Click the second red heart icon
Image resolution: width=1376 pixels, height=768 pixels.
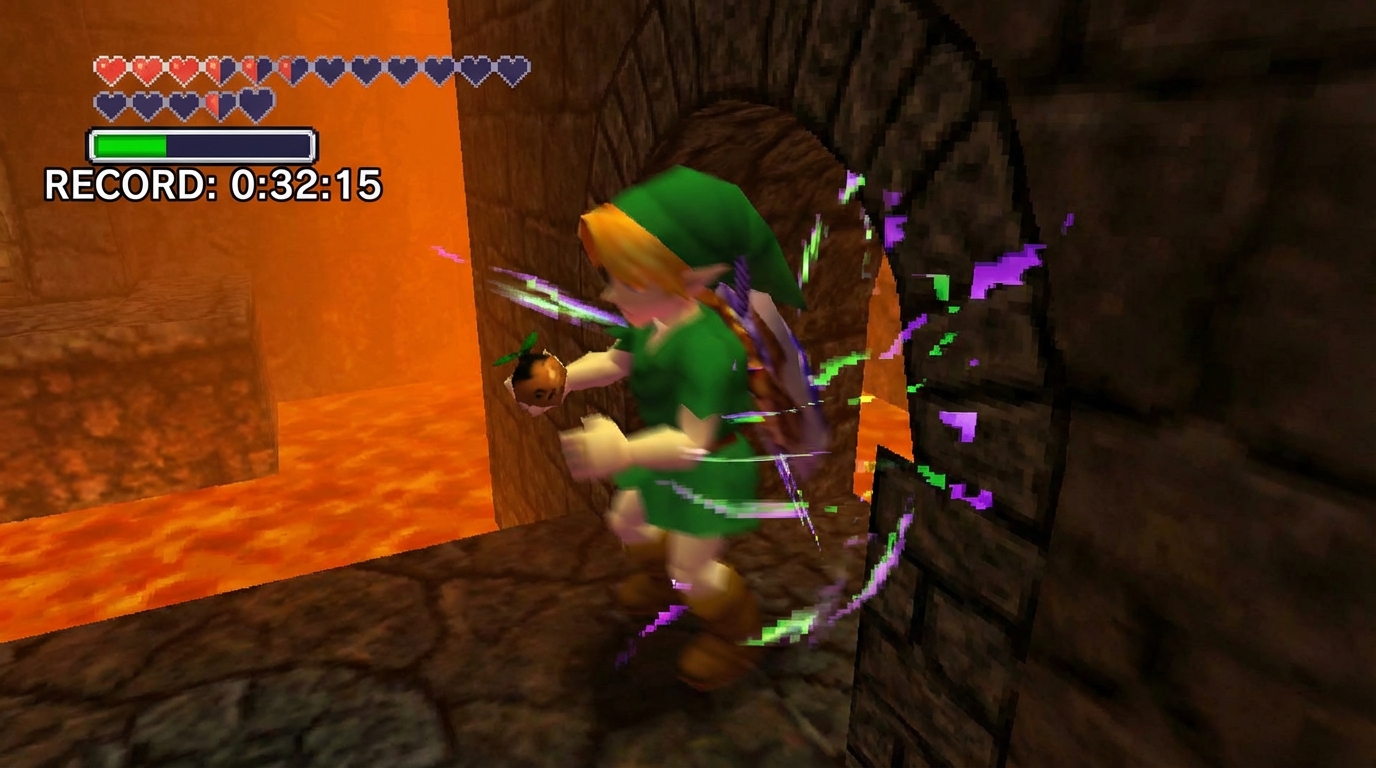tap(148, 66)
